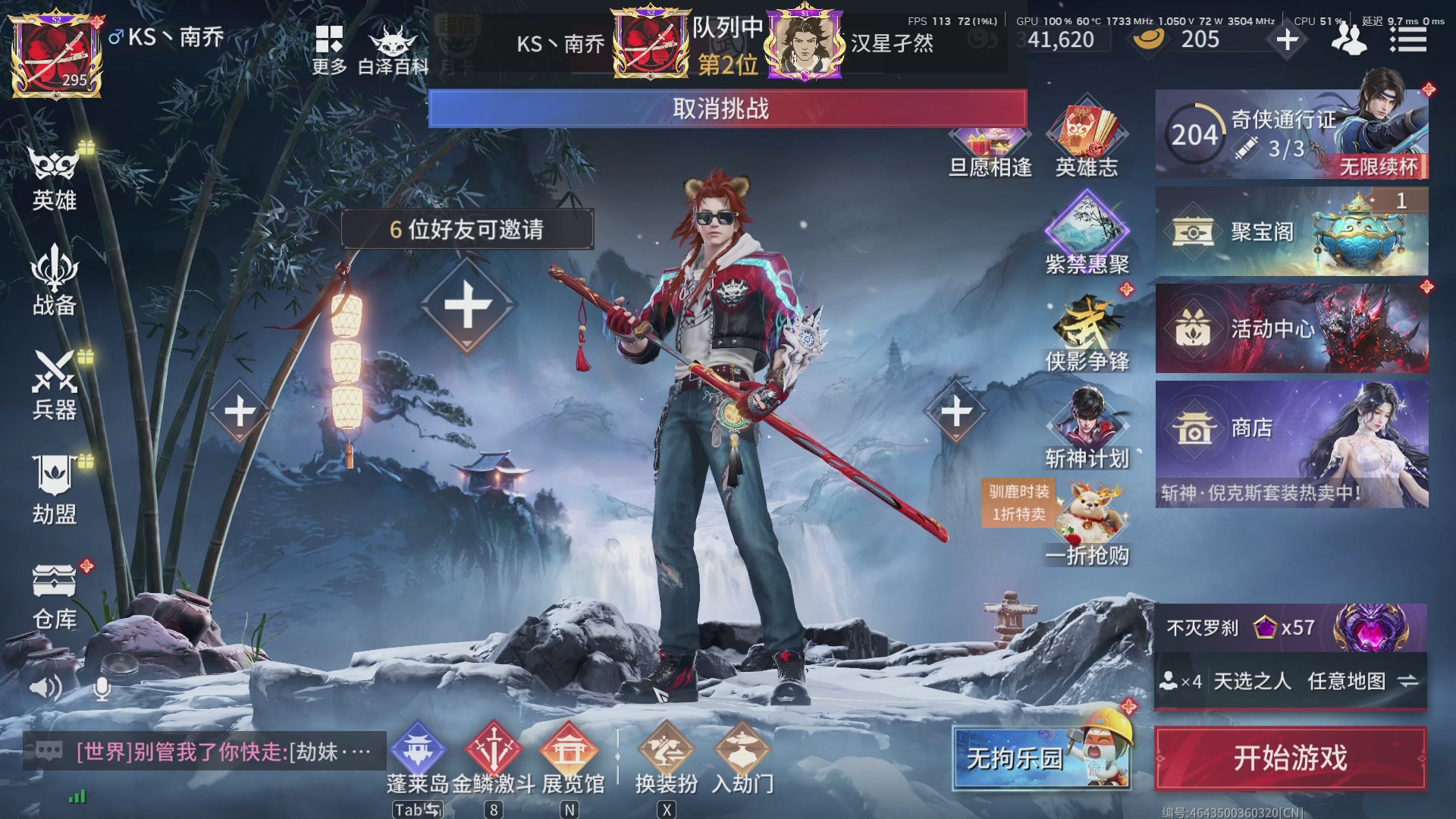The height and width of the screenshot is (819, 1456).
Task: Expand the 6位好友可邀请 friend invite banner
Action: [467, 230]
